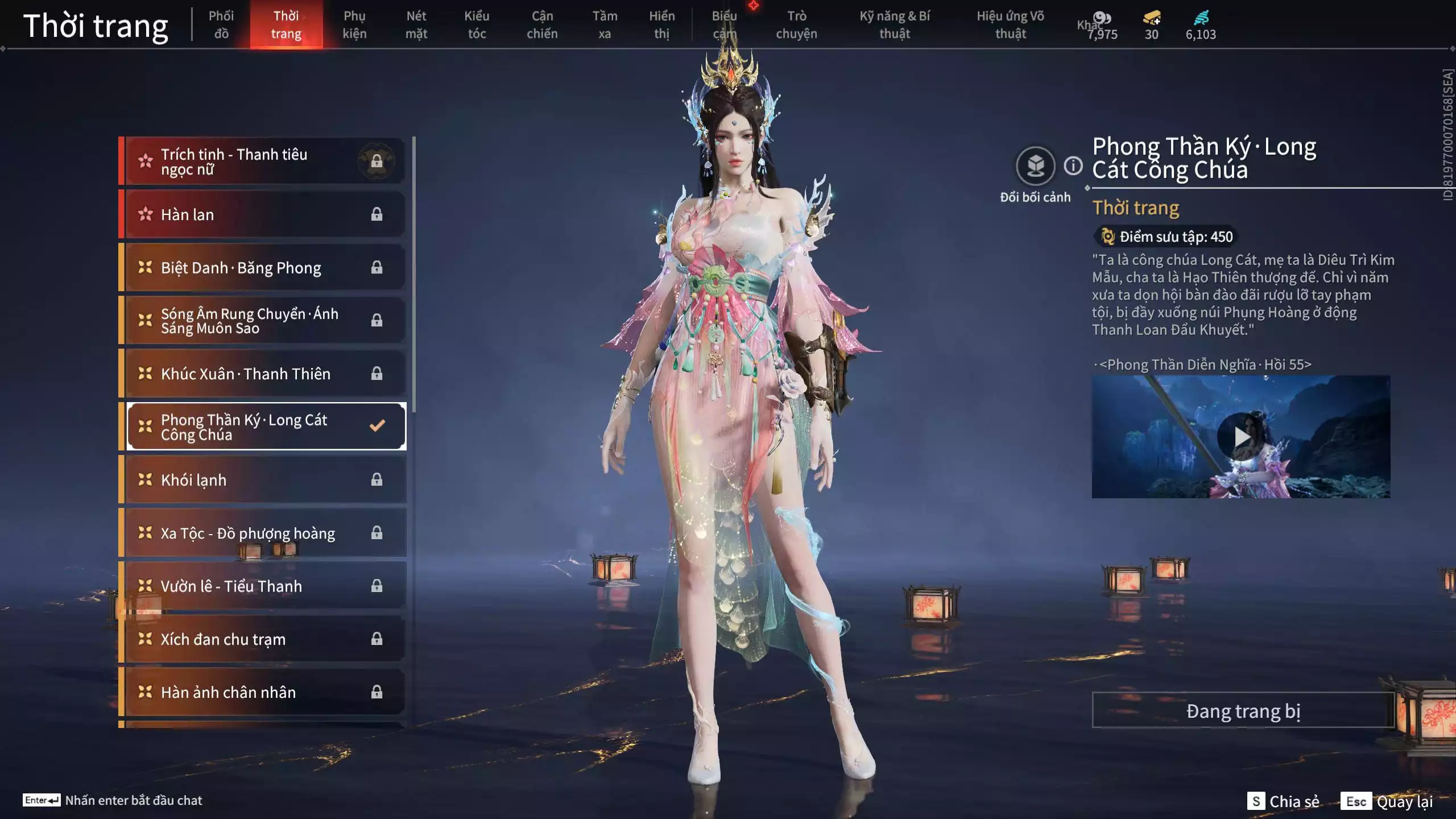
Task: Click the shield badge on Trích tinh outfit entry
Action: (x=376, y=161)
